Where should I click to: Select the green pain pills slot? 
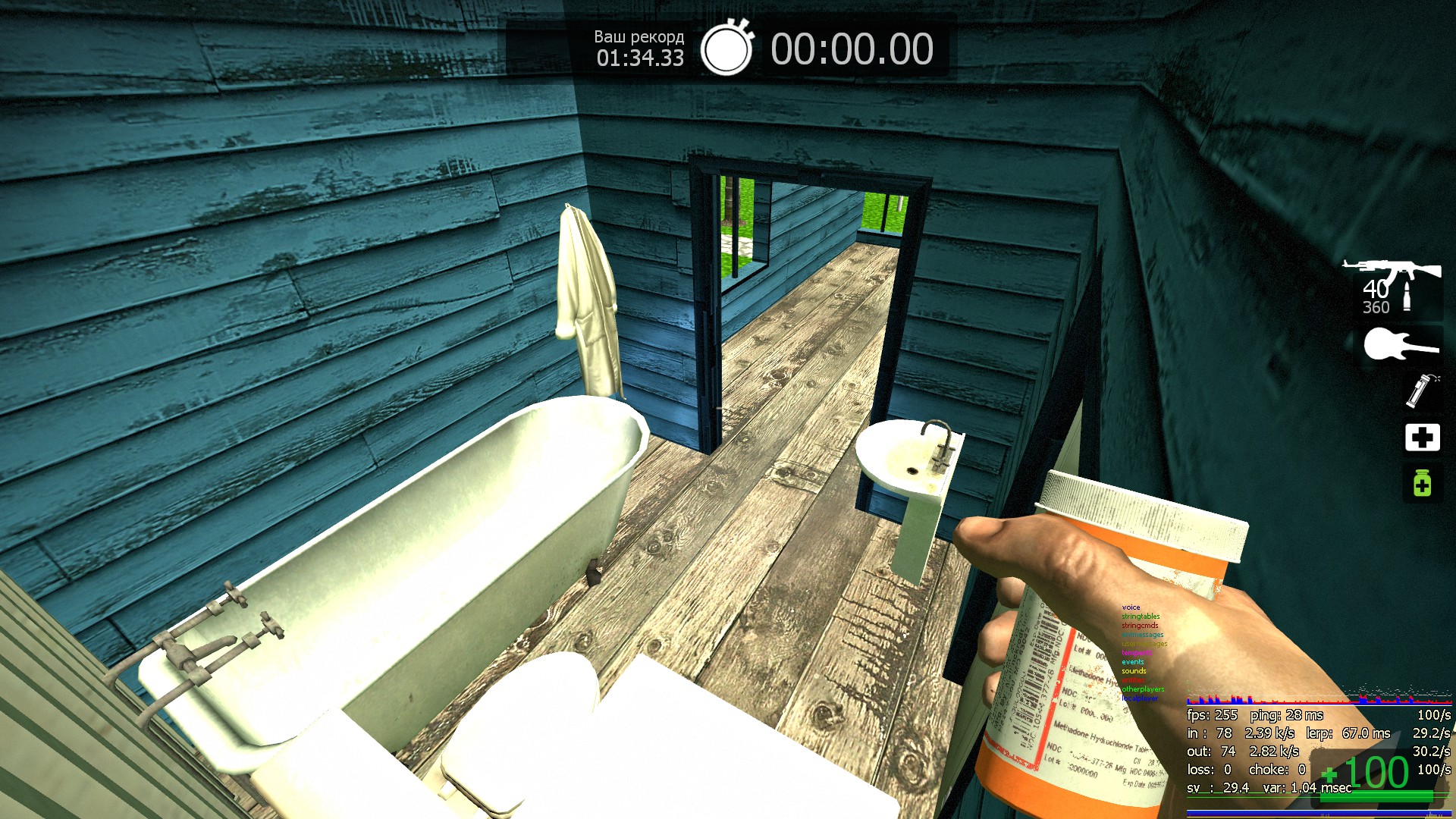tap(1422, 483)
